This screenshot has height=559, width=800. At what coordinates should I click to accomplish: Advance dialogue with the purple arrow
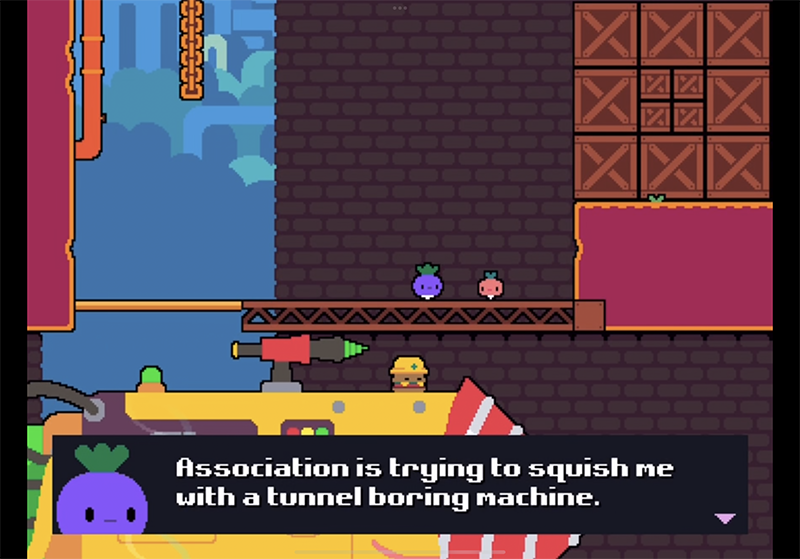point(725,518)
